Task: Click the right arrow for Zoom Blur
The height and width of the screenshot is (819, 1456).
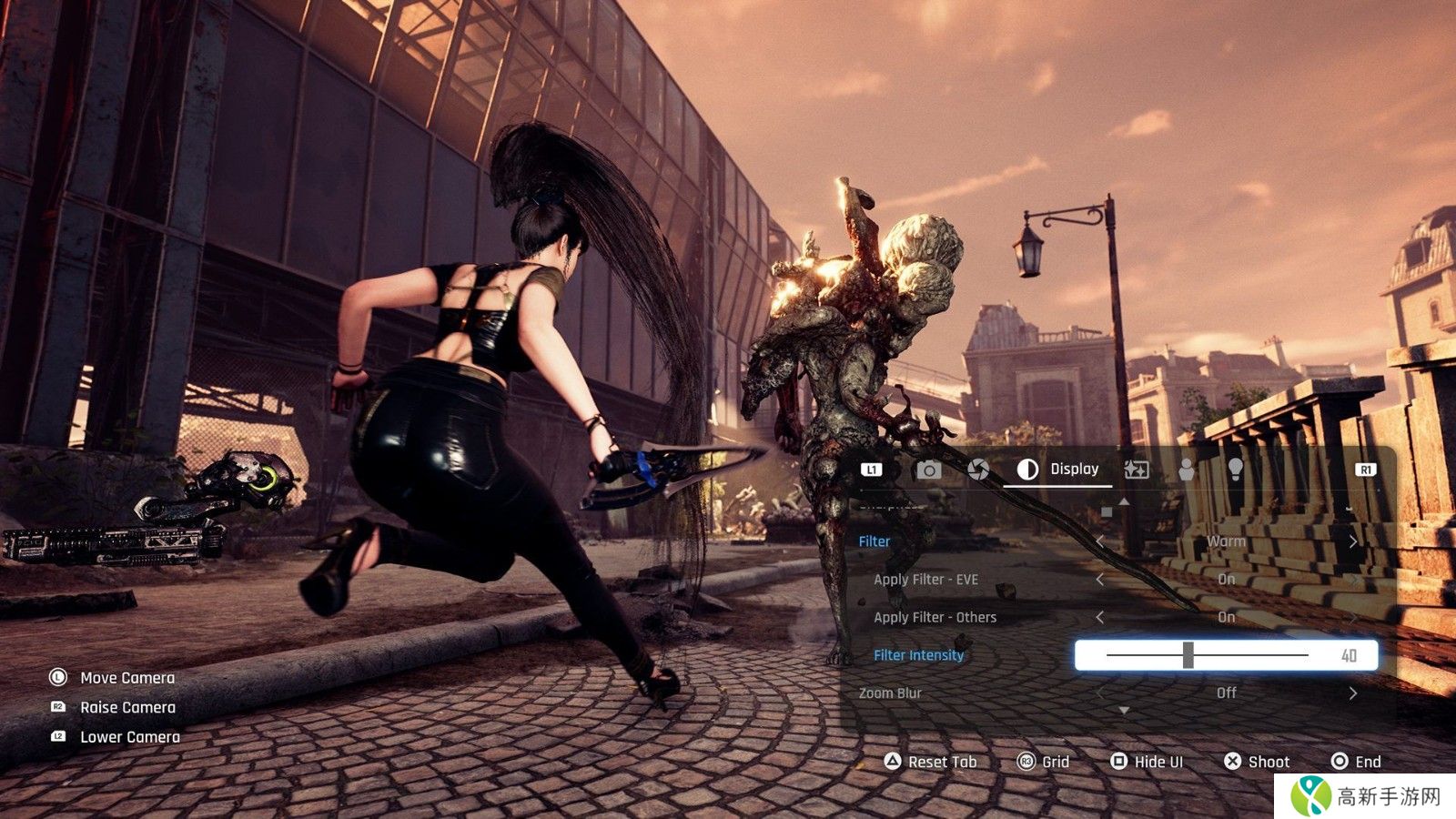Action: click(1353, 693)
